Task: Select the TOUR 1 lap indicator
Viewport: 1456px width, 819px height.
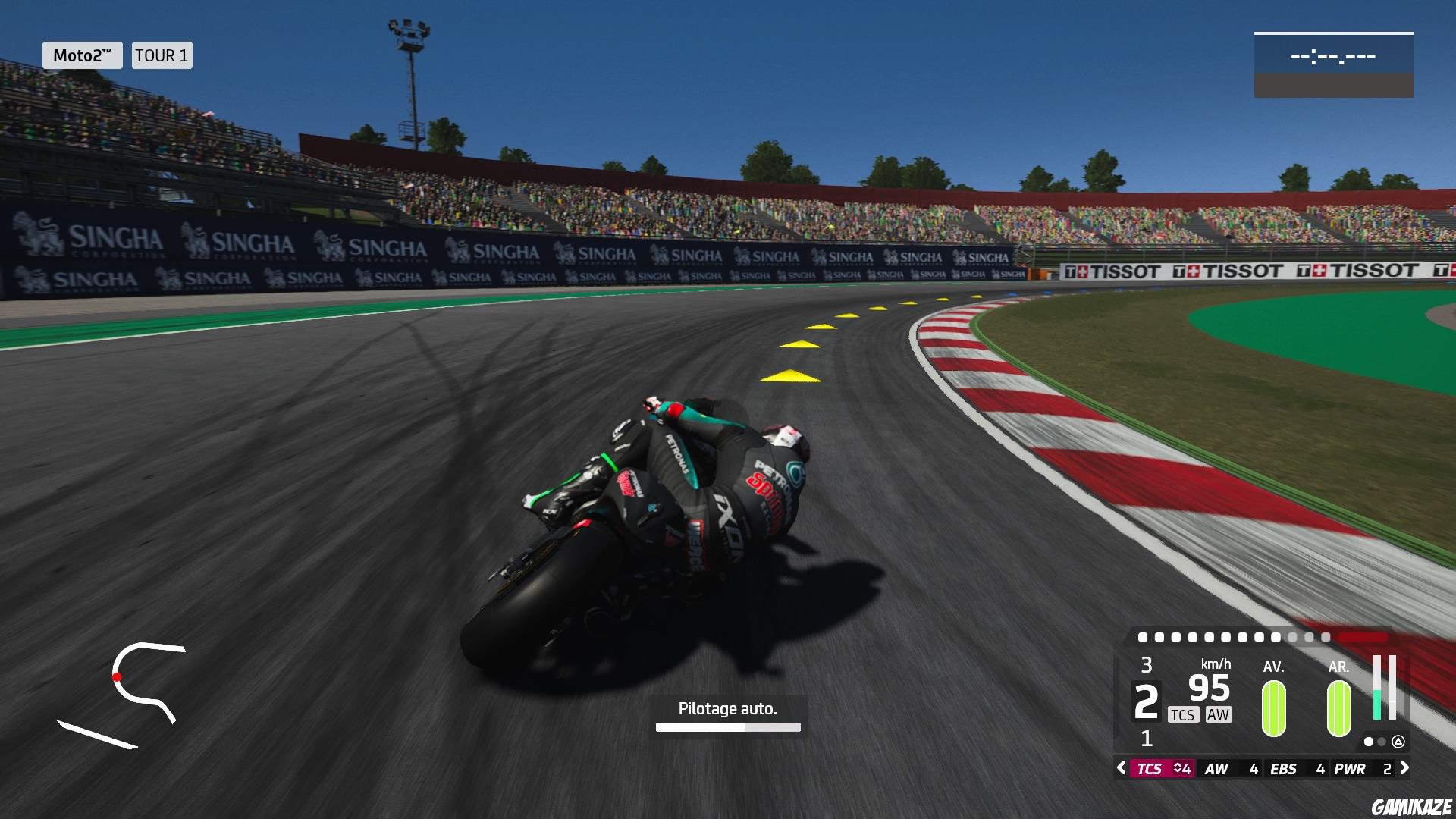Action: pyautogui.click(x=162, y=55)
